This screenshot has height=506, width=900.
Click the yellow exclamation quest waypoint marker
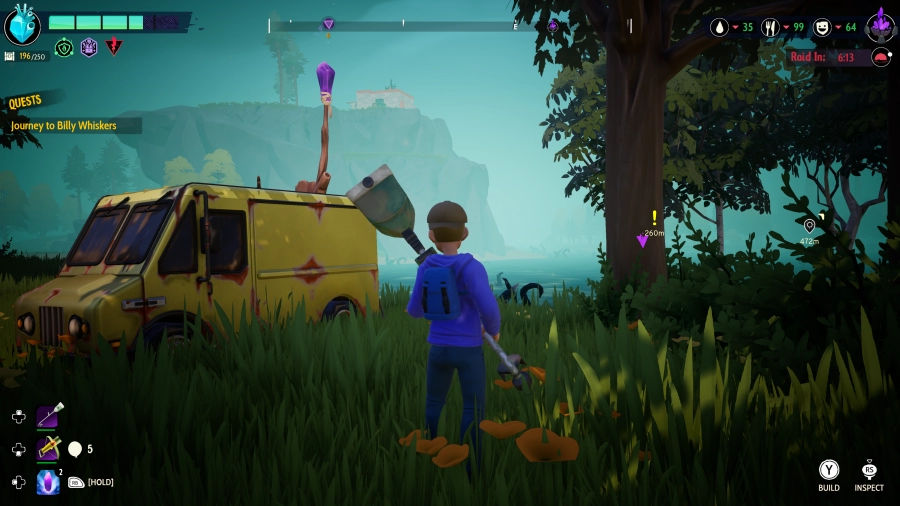pos(654,217)
